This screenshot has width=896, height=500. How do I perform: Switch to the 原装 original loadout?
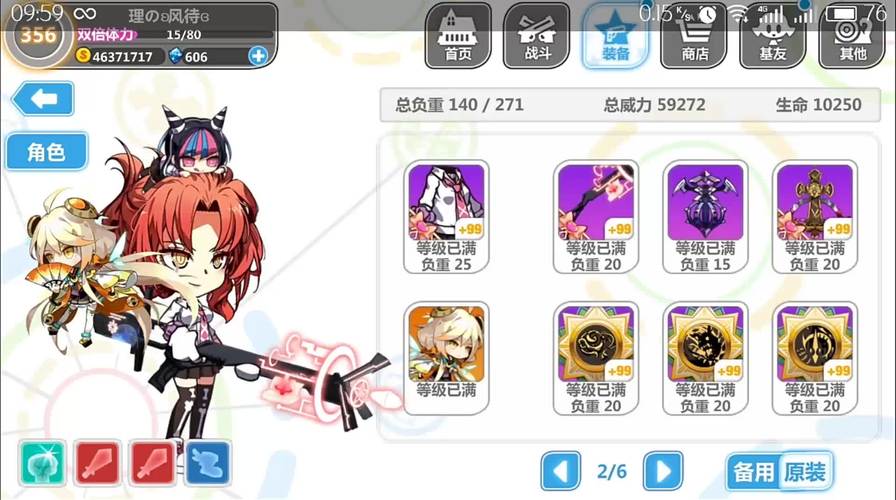tap(805, 472)
